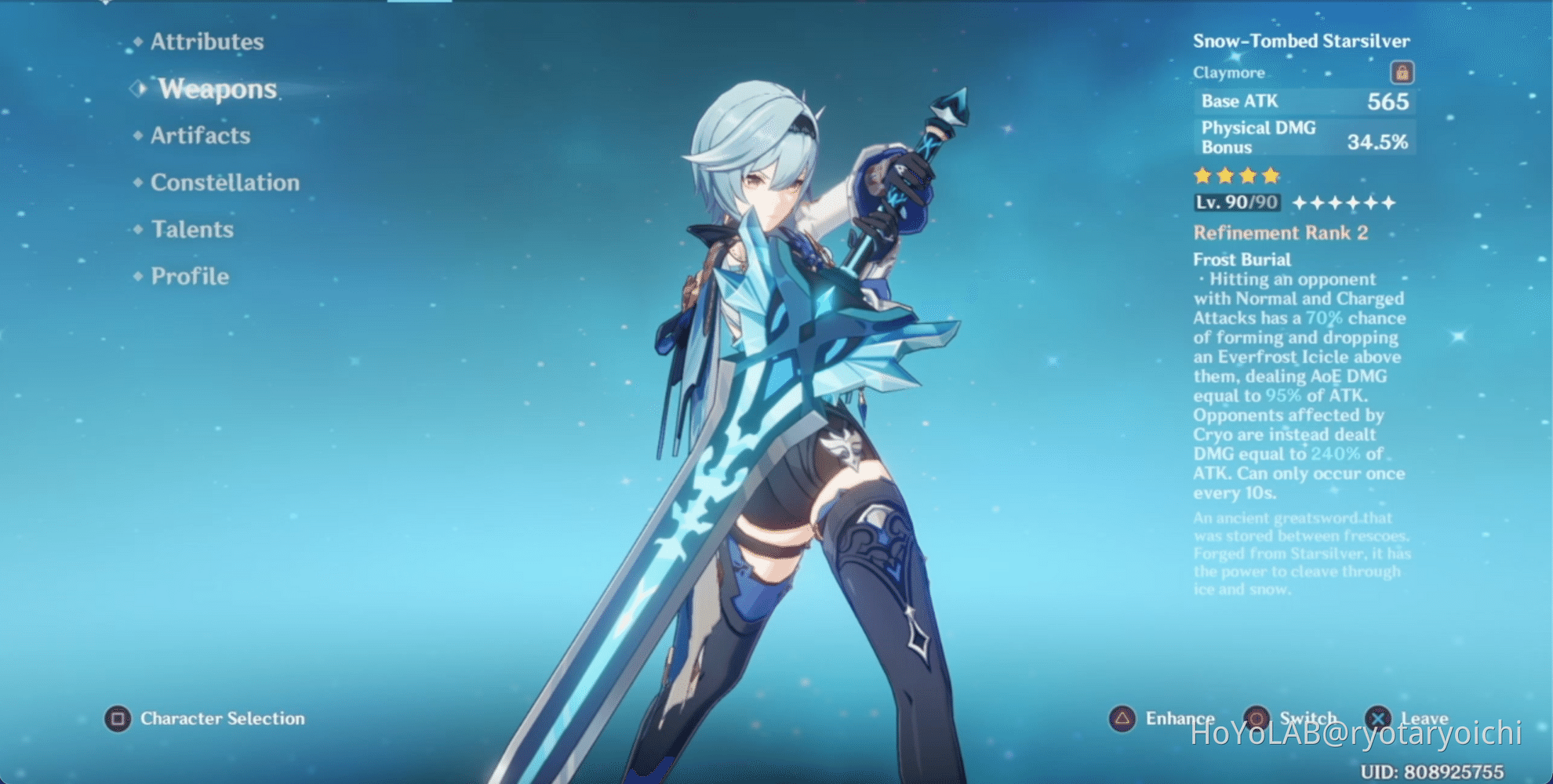This screenshot has height=784, width=1553.
Task: Click the triangle Enhance icon
Action: click(1122, 717)
